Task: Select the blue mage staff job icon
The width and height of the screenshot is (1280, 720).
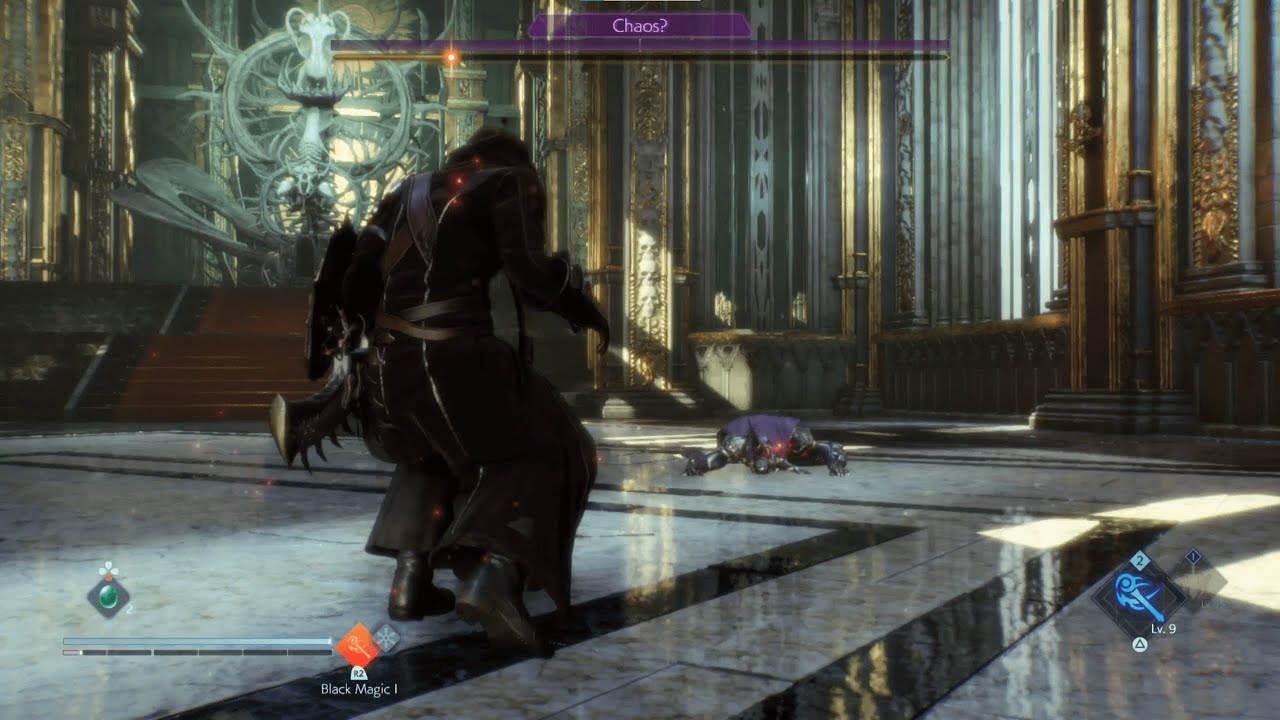Action: (x=1138, y=598)
